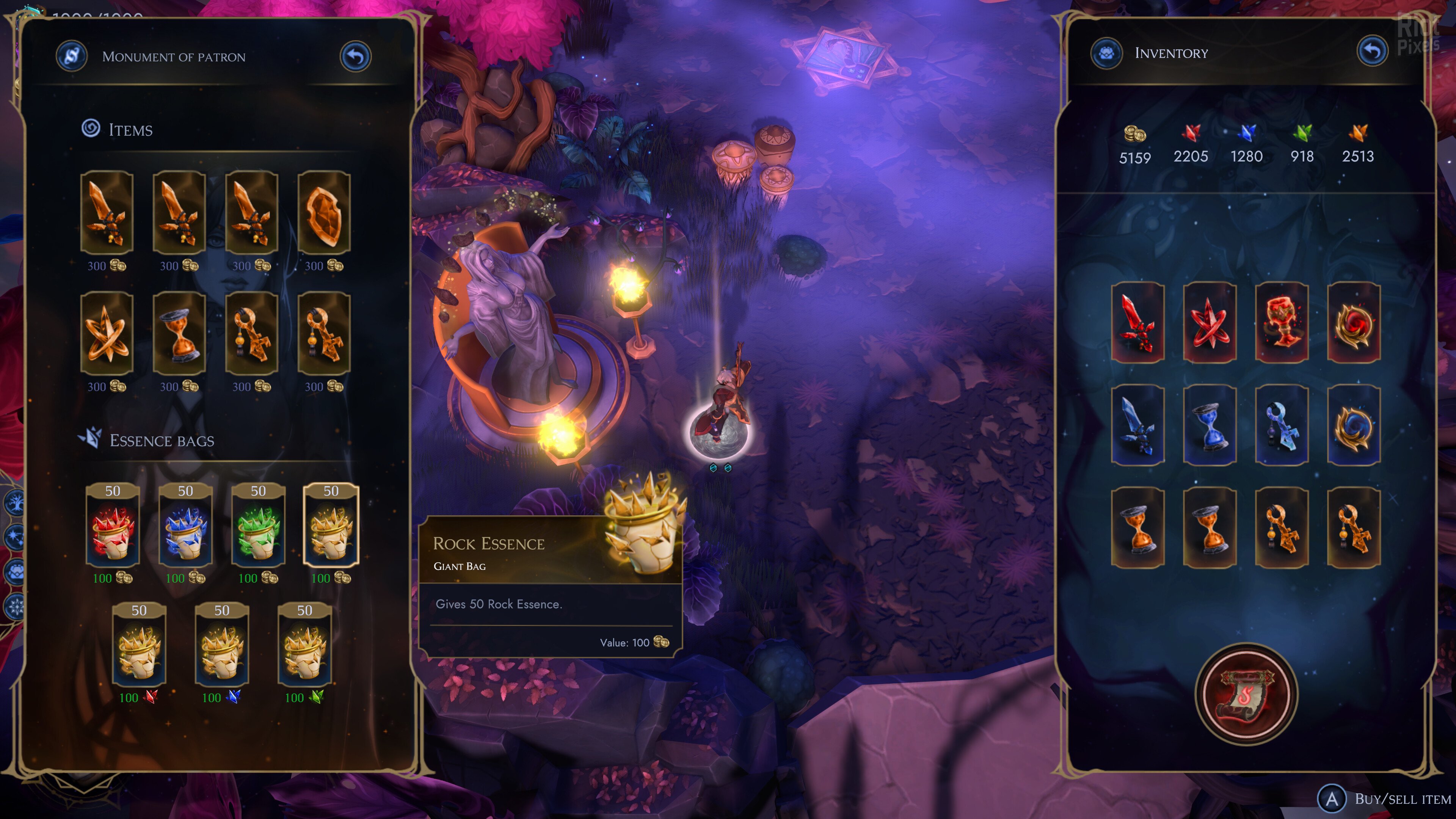Select the red star item in inventory
The image size is (1456, 819).
tap(1210, 322)
